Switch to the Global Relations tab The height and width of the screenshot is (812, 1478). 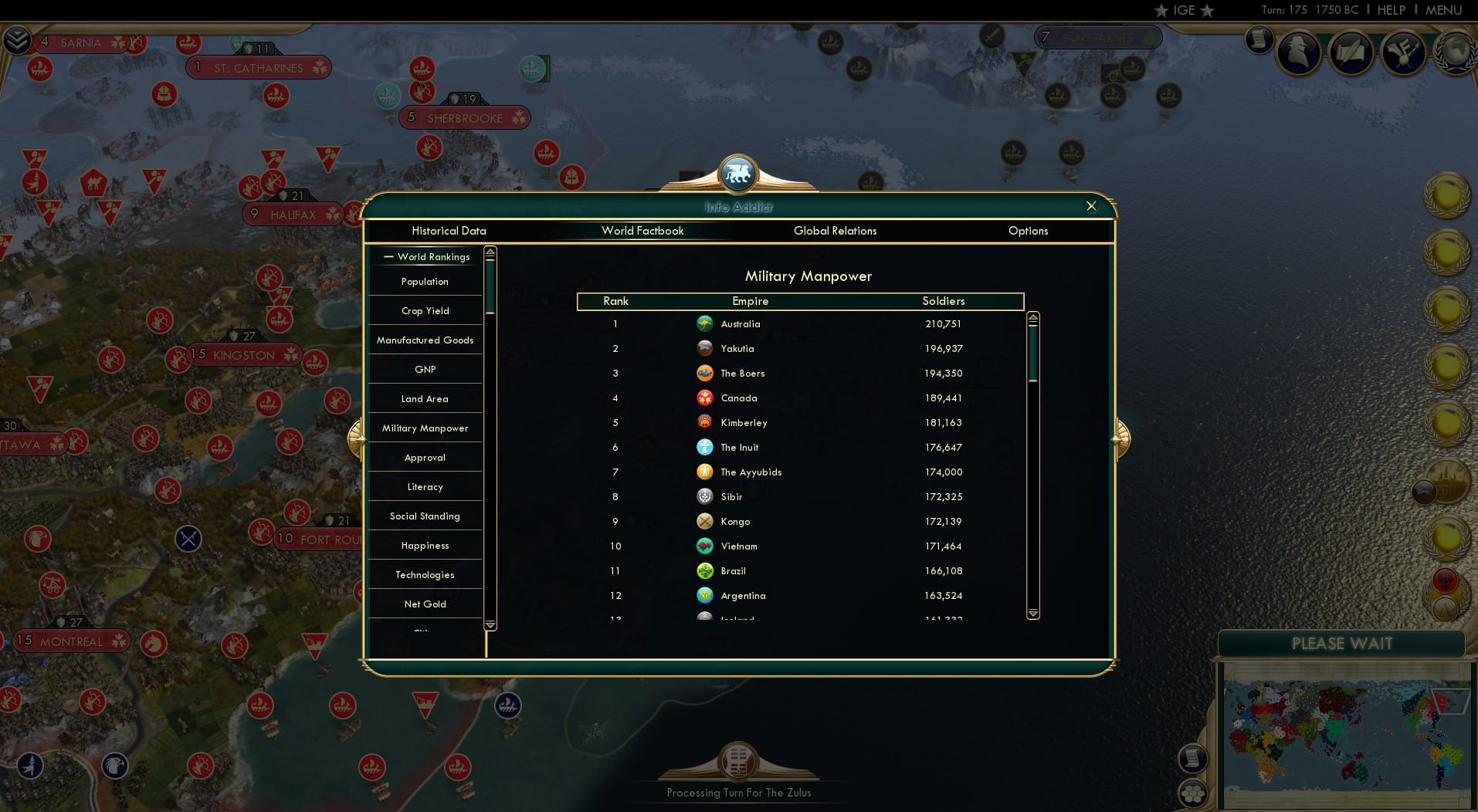coord(835,231)
